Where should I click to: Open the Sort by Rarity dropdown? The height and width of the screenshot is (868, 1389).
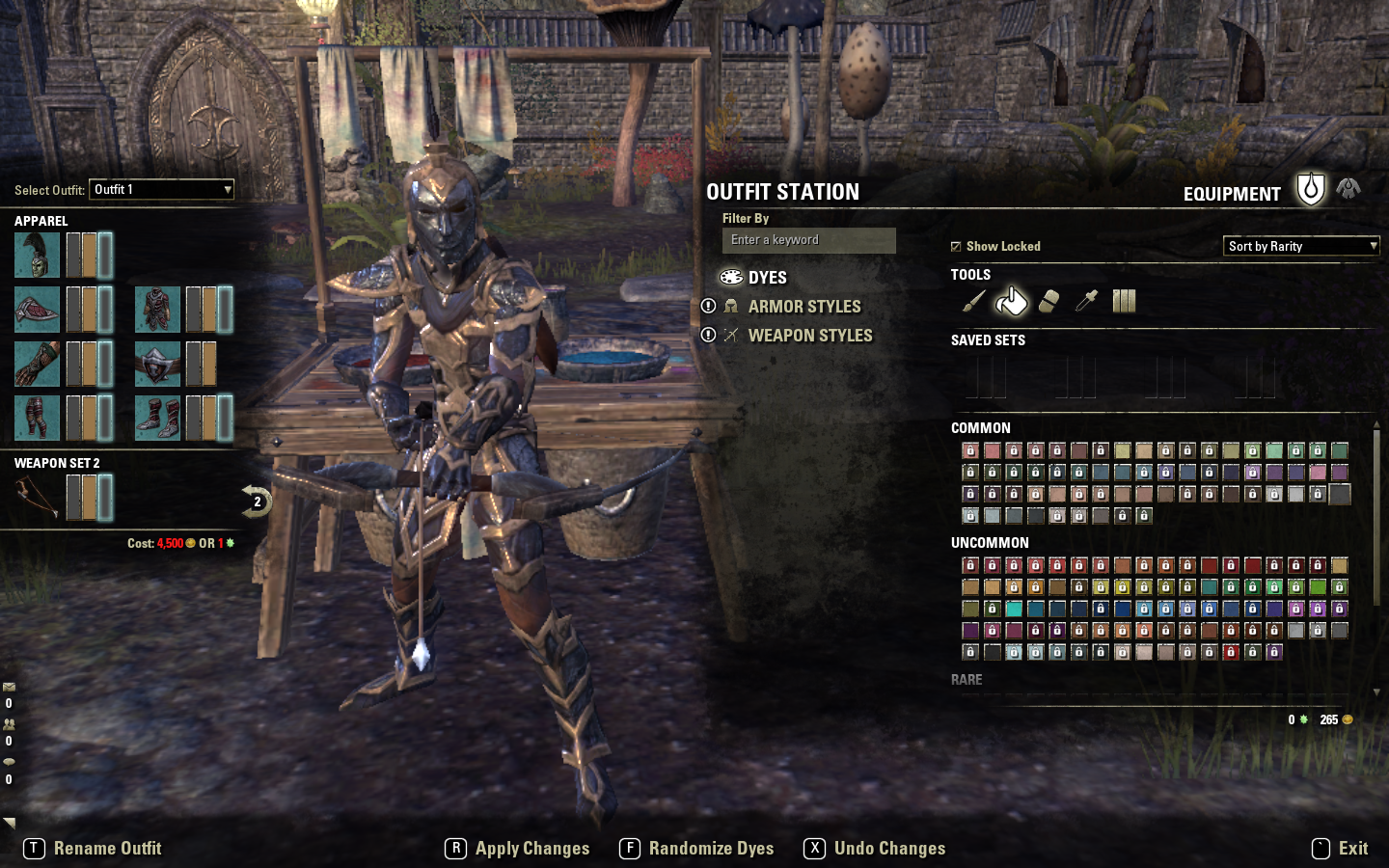1301,246
